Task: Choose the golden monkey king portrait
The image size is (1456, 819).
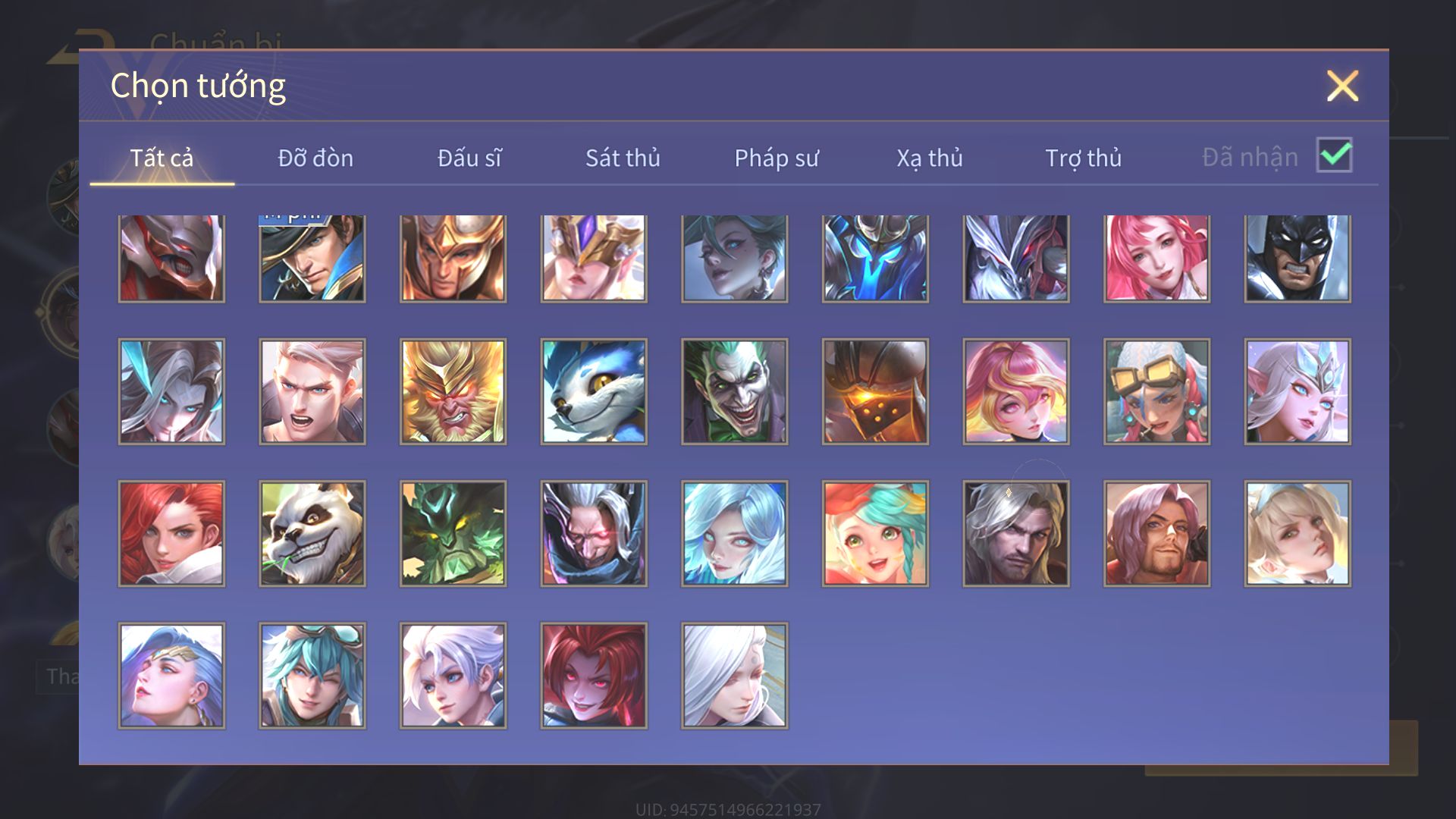Action: pos(453,391)
